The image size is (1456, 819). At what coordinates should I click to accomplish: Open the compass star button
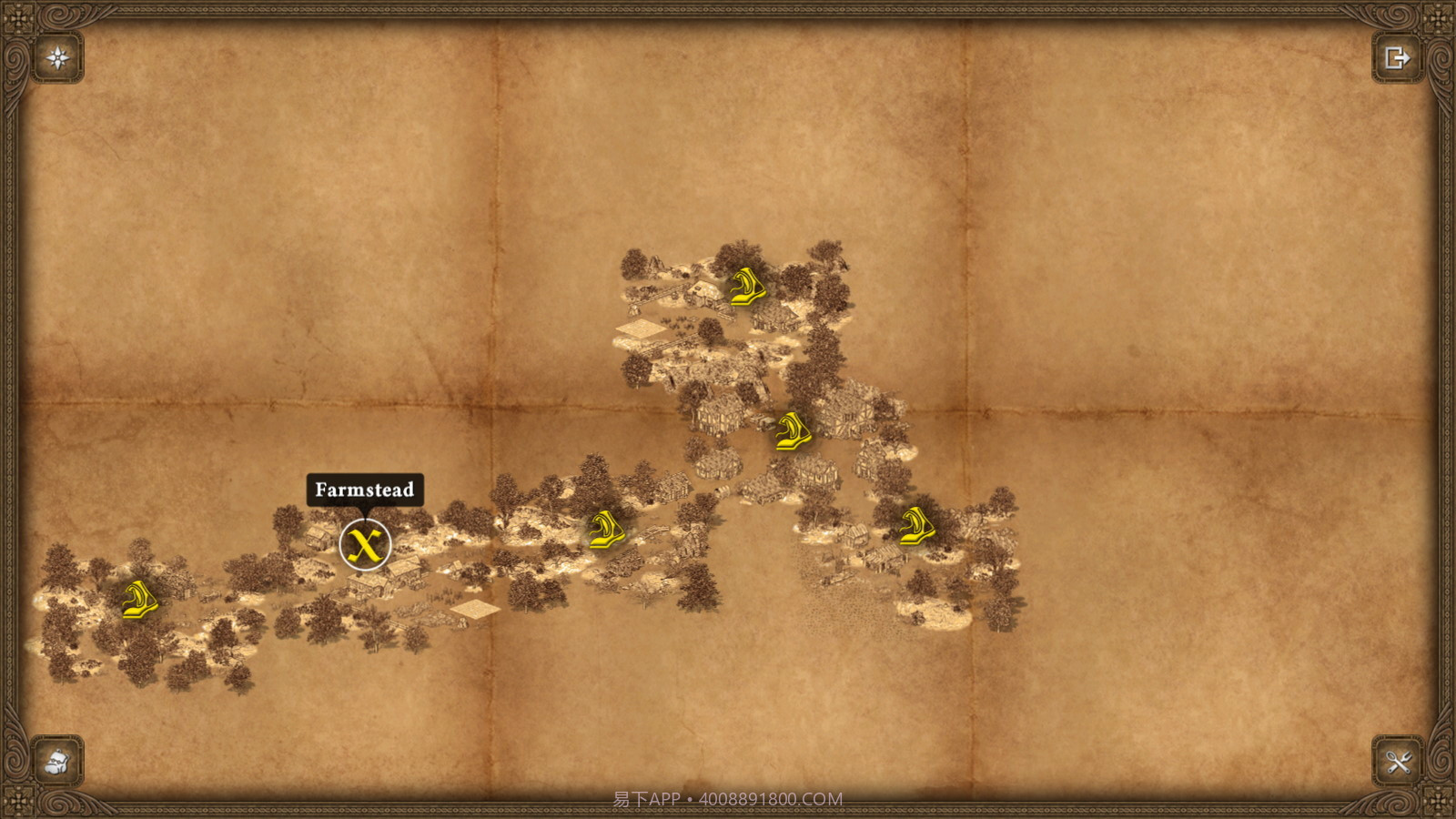(58, 59)
